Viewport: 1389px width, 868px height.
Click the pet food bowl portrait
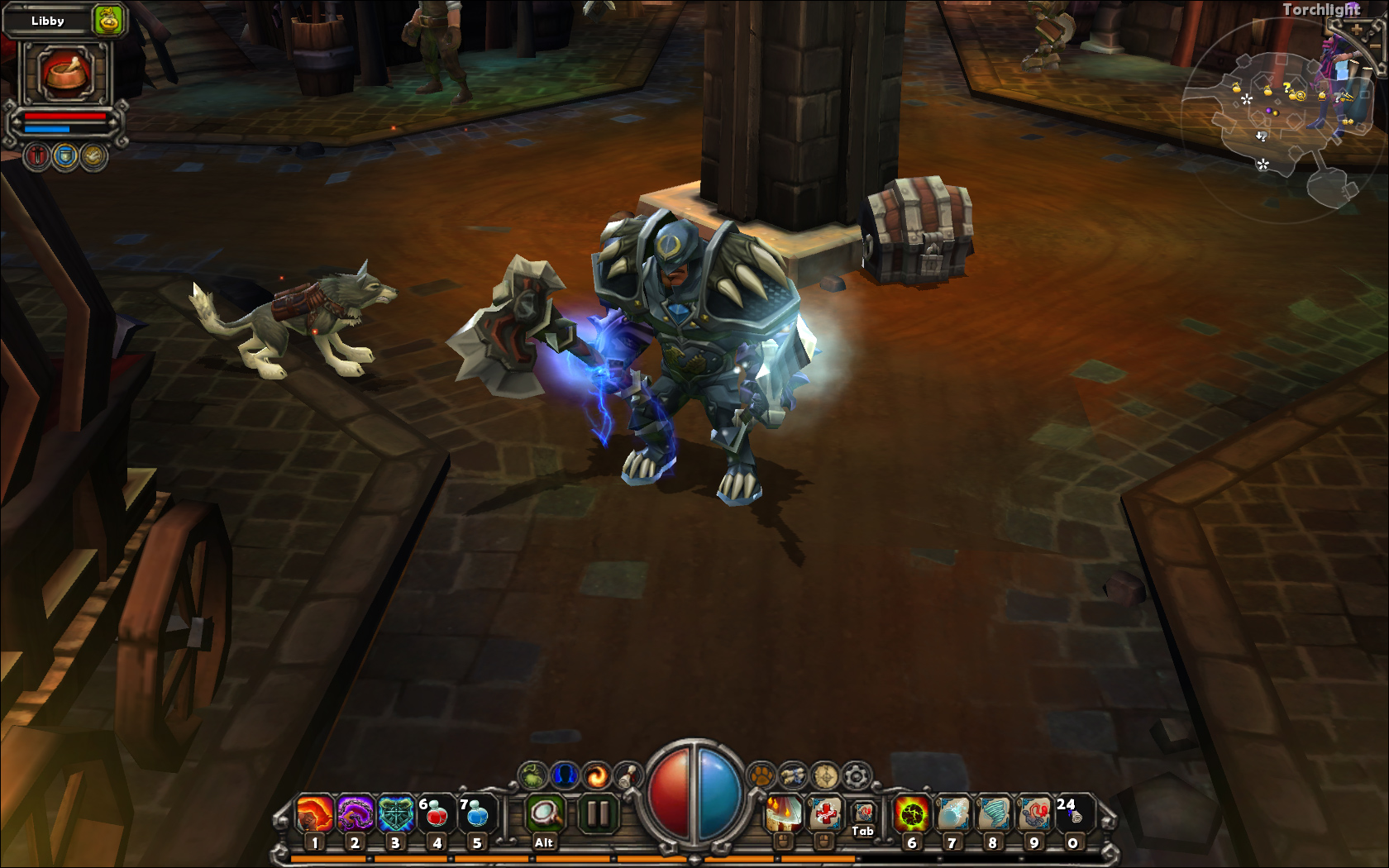[x=66, y=73]
